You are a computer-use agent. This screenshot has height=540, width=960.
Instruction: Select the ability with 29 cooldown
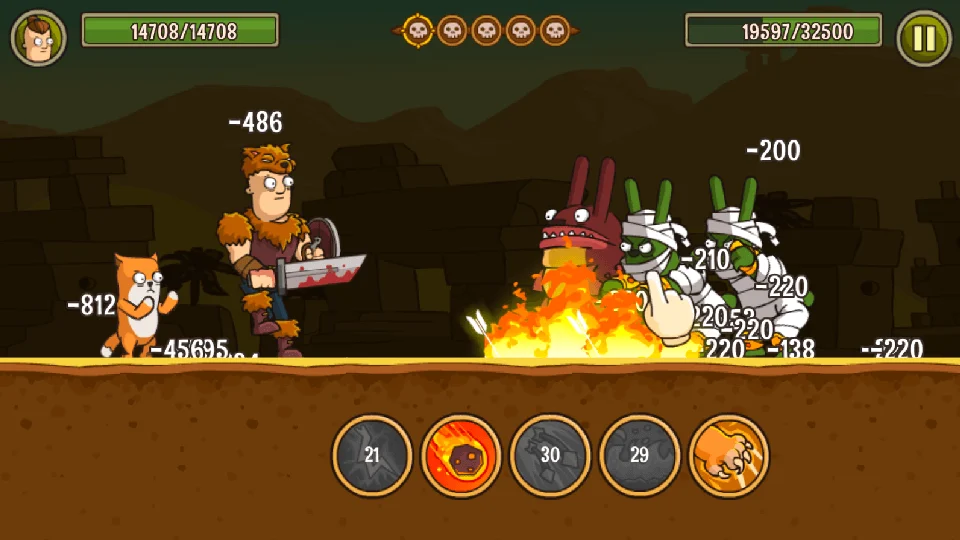[639, 455]
